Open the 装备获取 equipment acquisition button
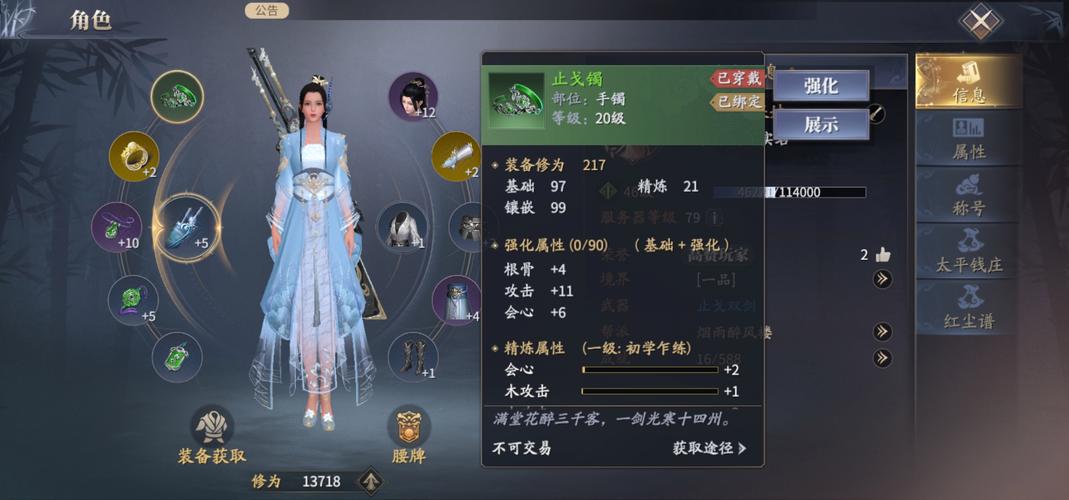Screen dimensions: 1069x500 tap(212, 436)
